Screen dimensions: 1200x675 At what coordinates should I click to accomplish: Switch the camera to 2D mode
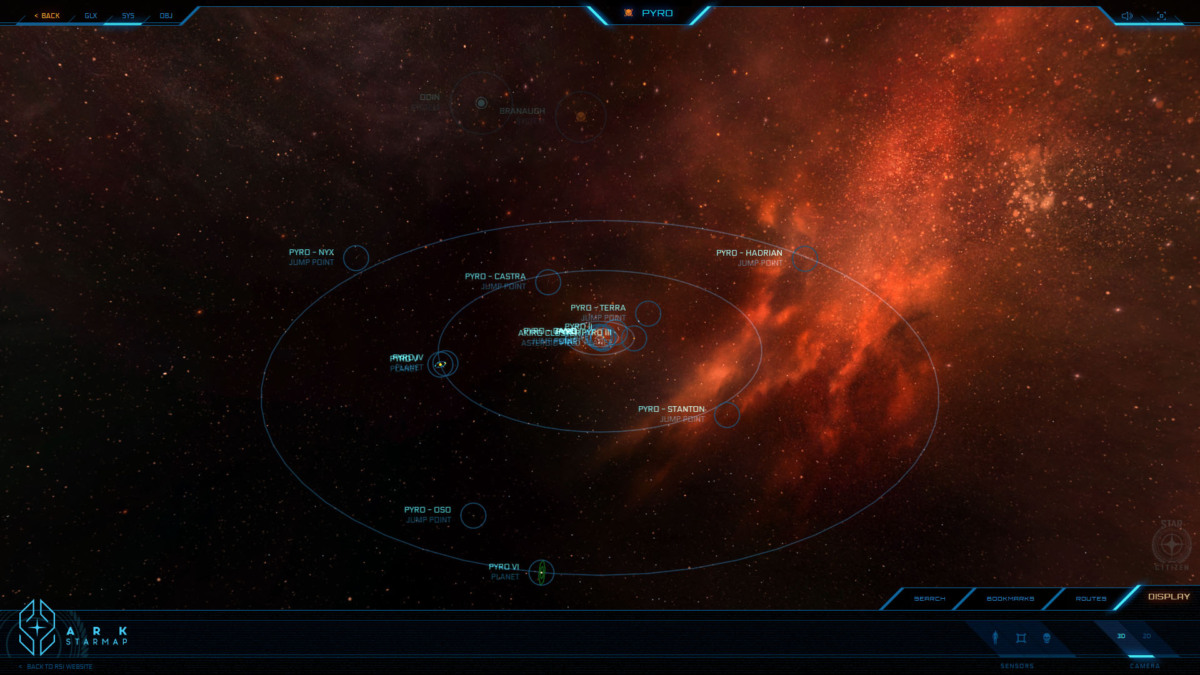coord(1147,636)
